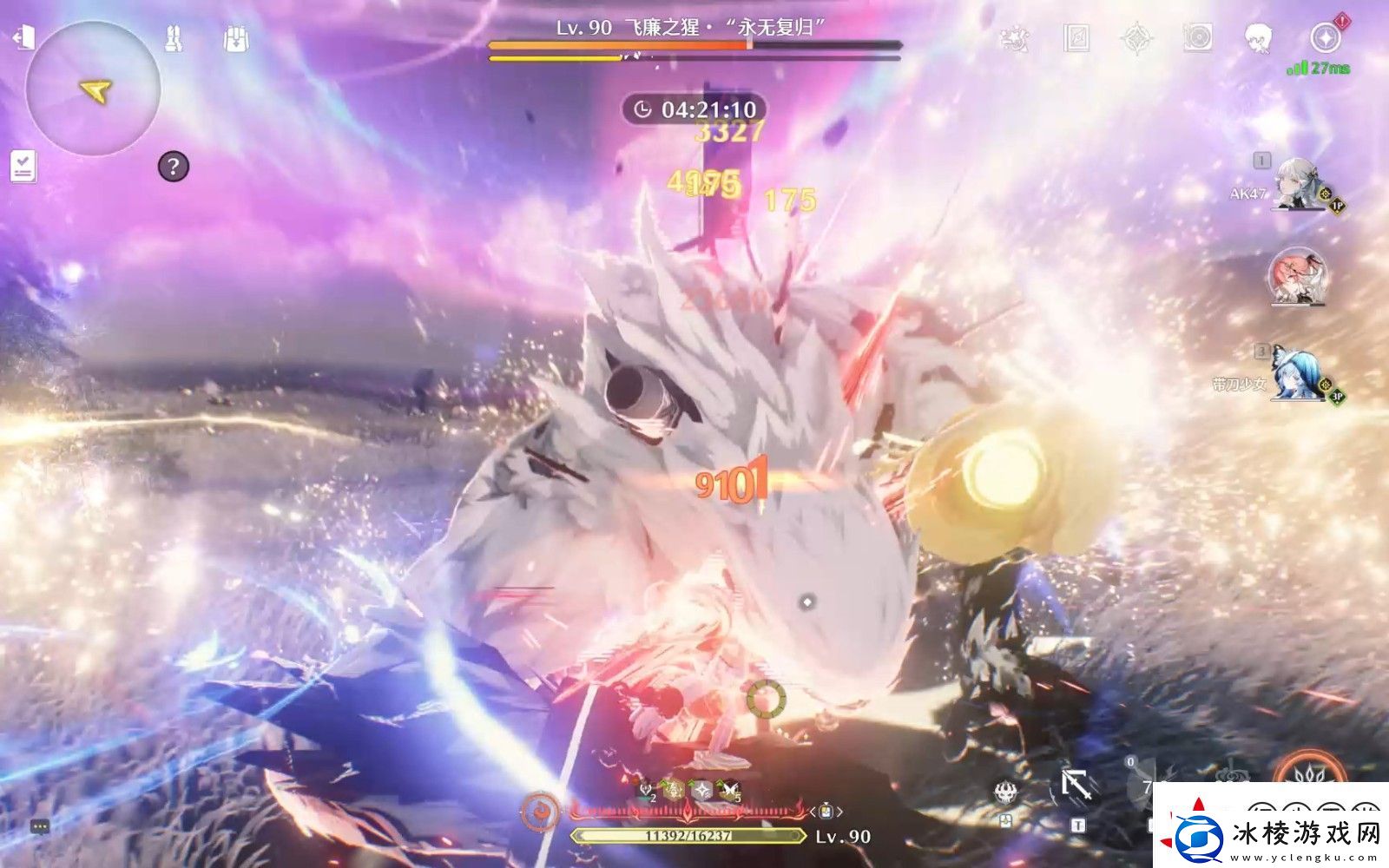Switch to teammate AK47's portrait
The image size is (1389, 868).
[1298, 185]
